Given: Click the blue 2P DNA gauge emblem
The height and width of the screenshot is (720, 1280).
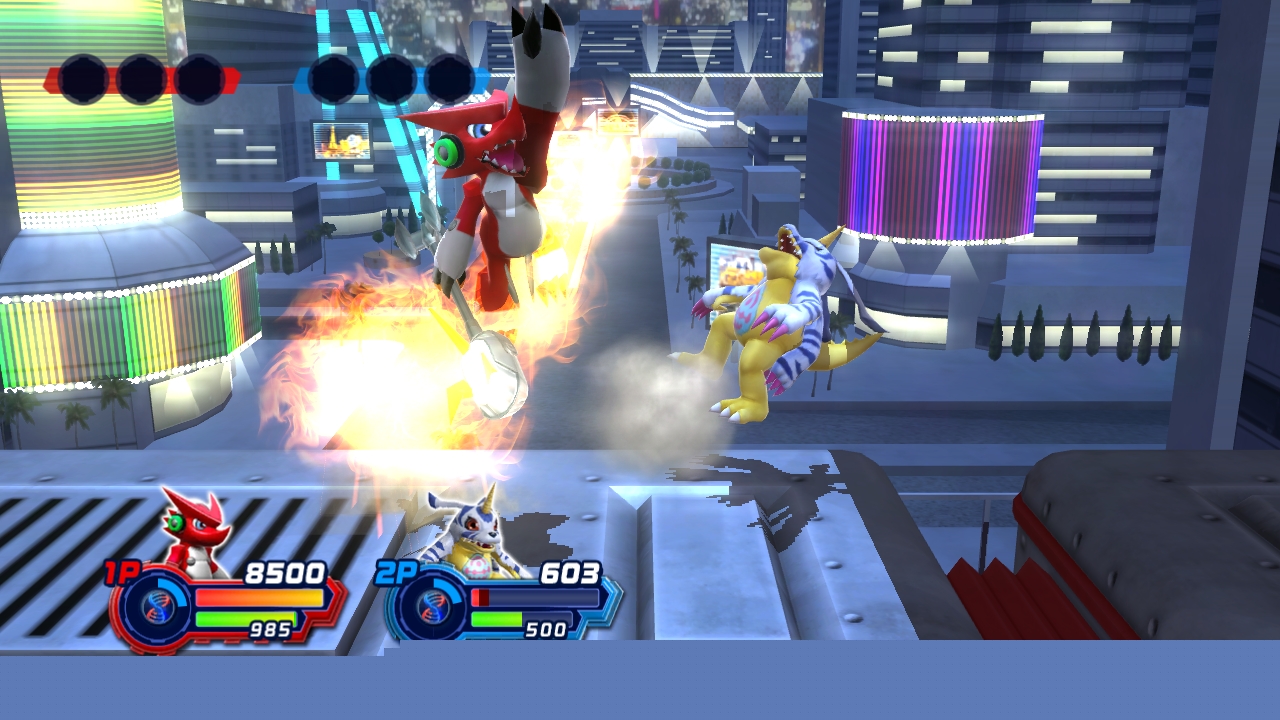Looking at the screenshot, I should pyautogui.click(x=432, y=606).
